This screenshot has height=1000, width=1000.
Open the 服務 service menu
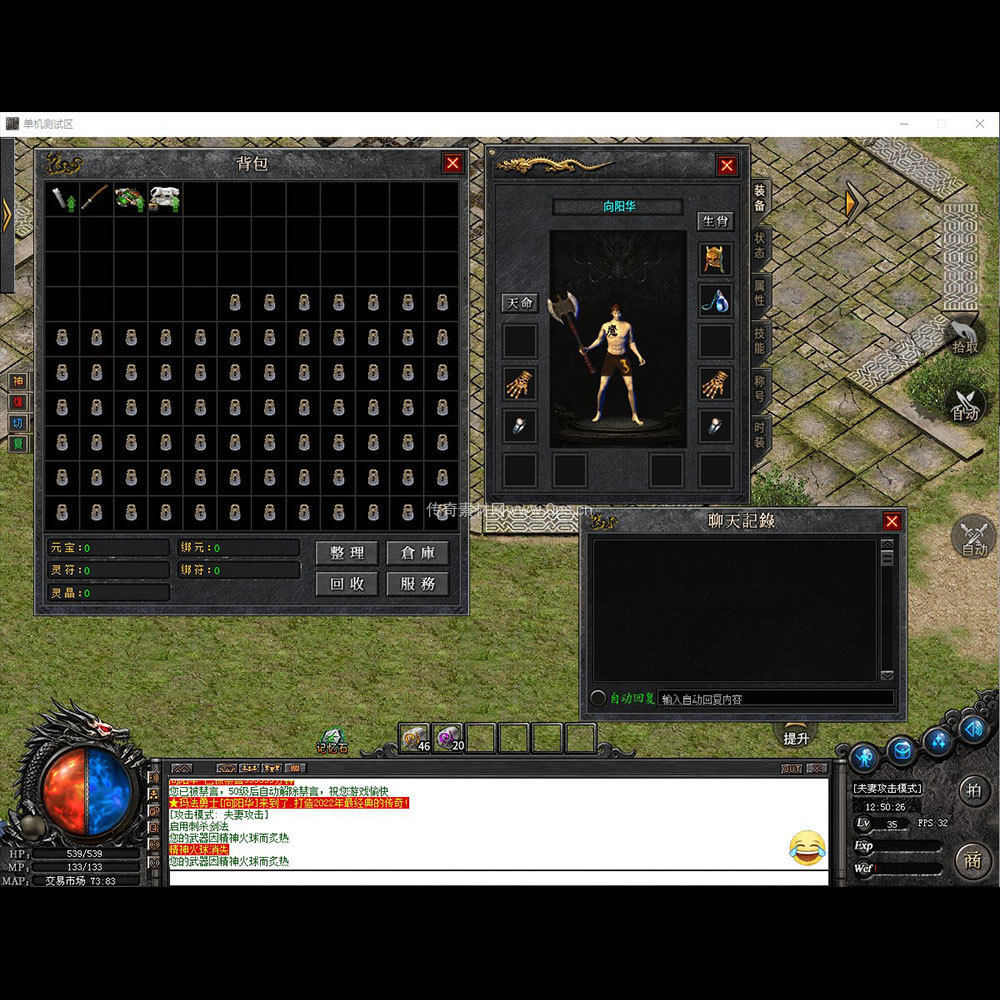point(417,584)
